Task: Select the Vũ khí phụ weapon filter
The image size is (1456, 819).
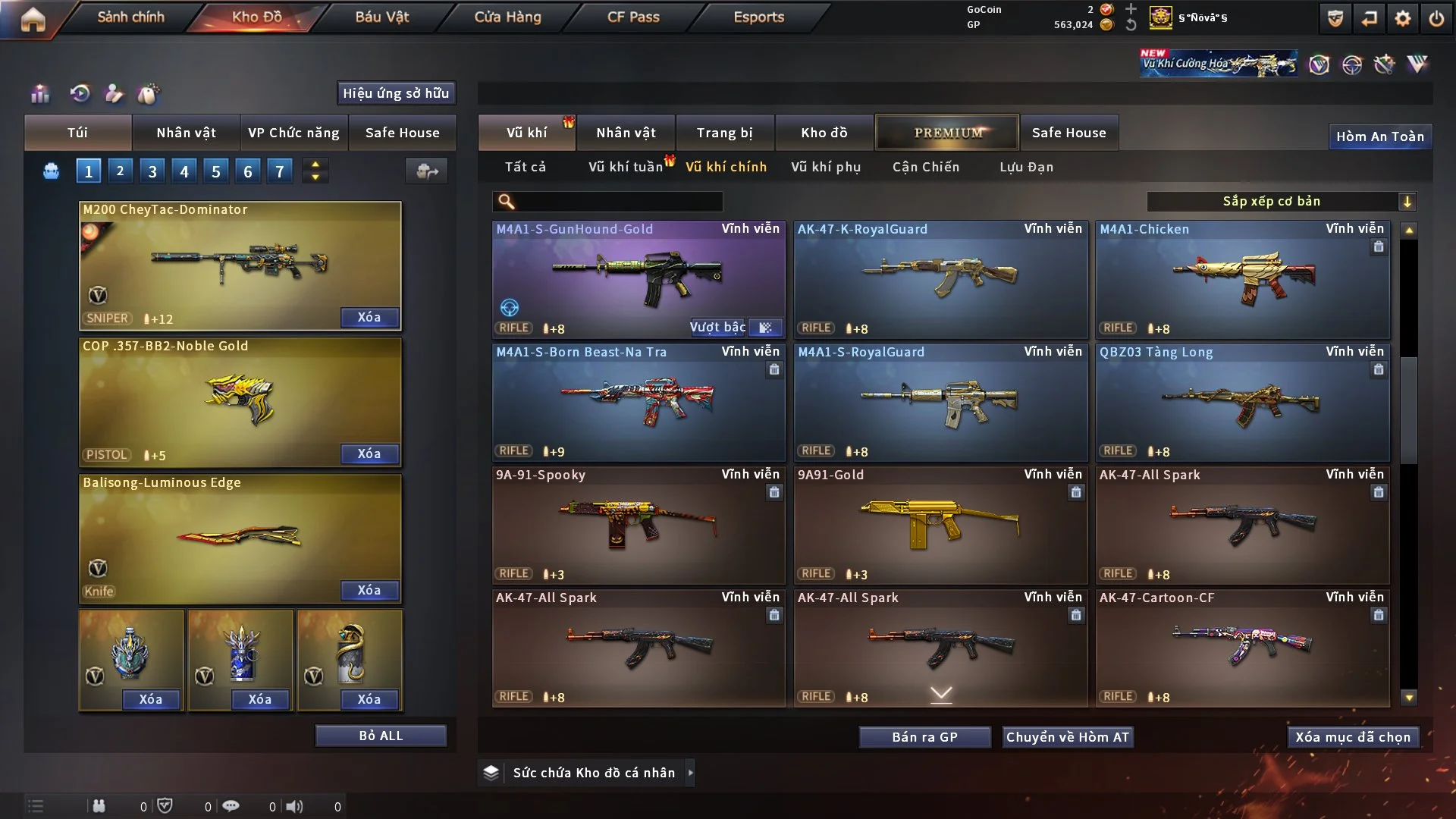Action: [826, 167]
